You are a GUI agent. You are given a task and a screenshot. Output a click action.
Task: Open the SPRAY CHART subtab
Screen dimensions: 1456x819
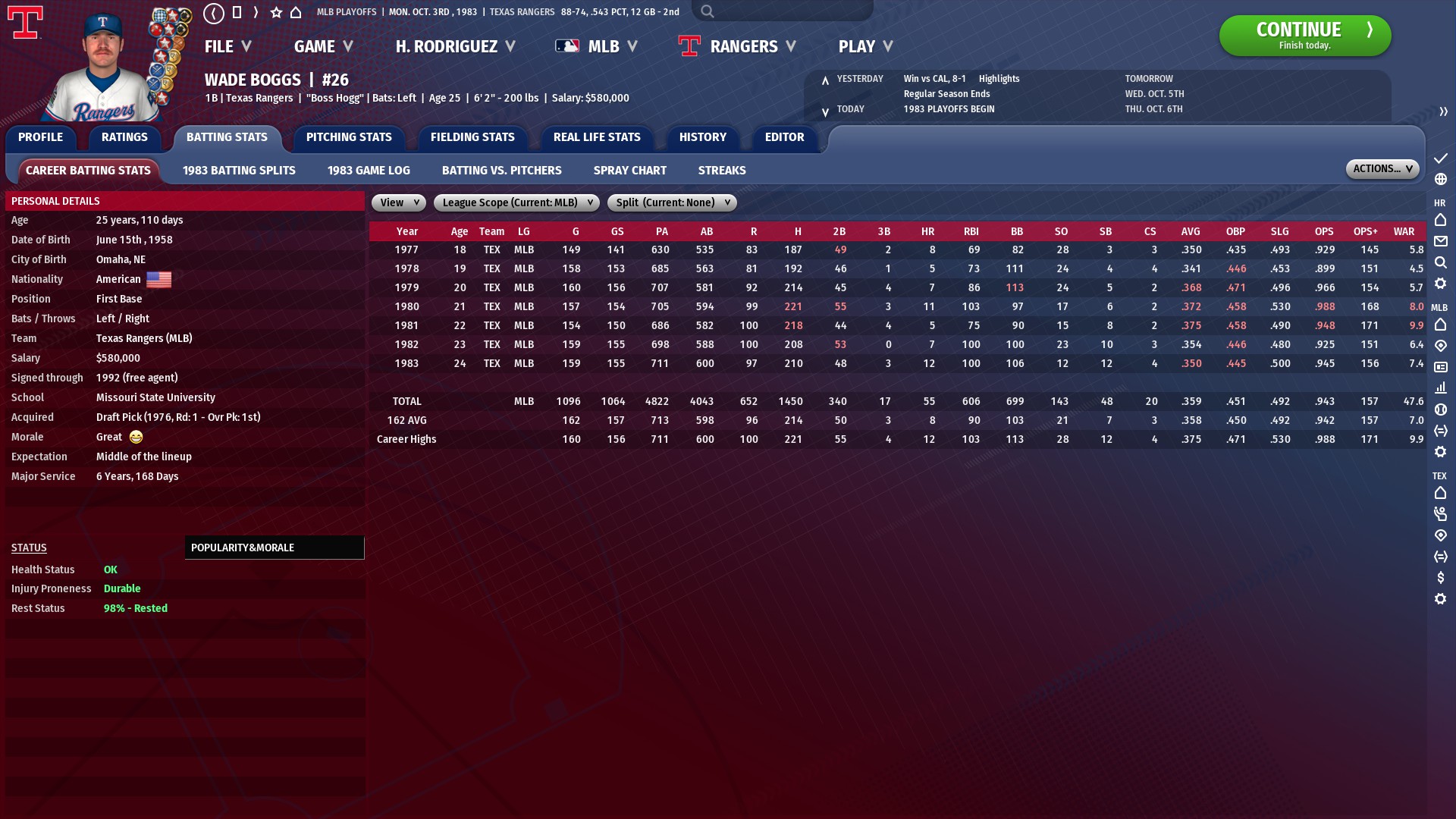click(x=629, y=170)
